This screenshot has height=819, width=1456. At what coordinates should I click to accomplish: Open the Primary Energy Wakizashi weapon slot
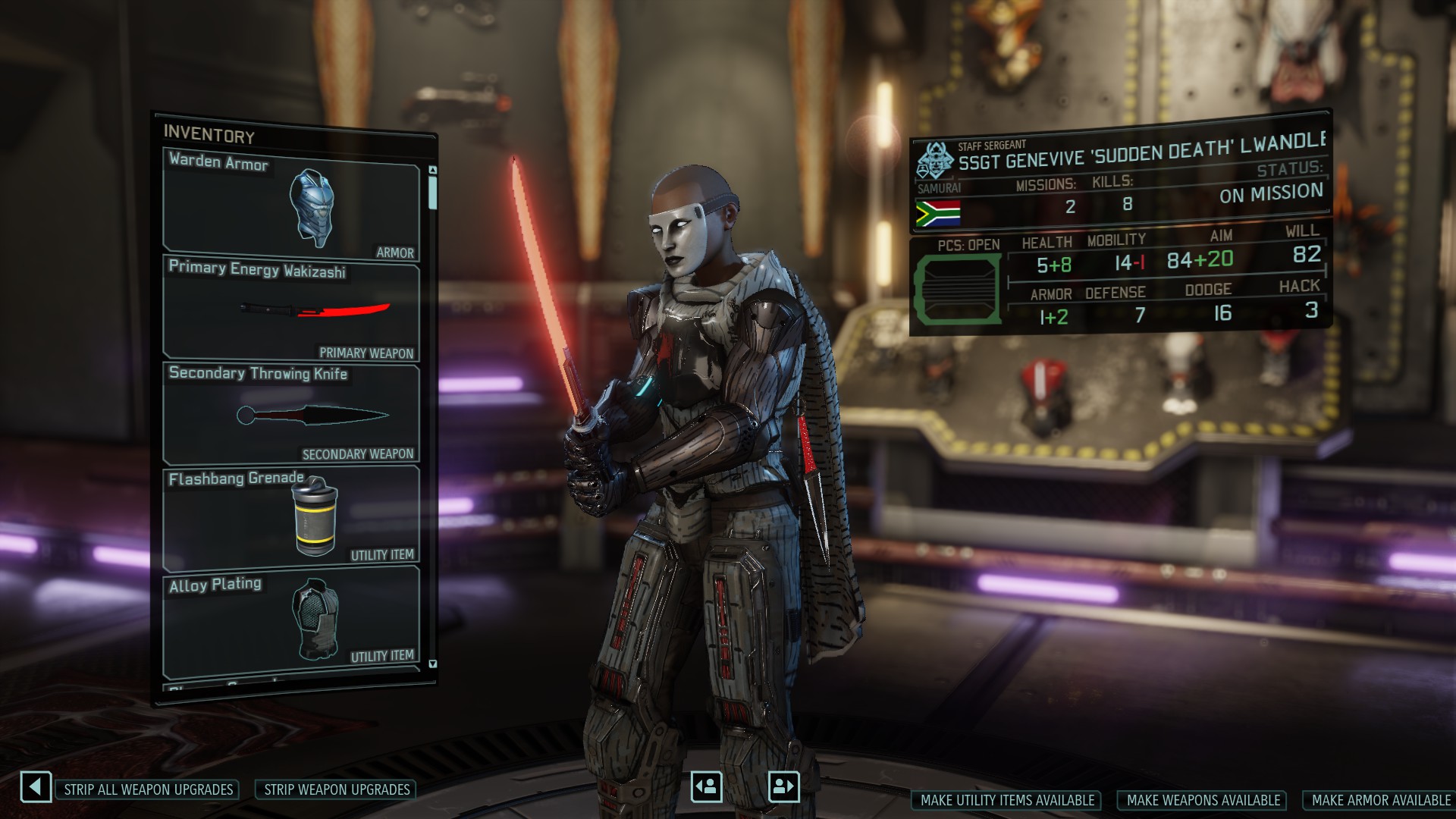(291, 309)
